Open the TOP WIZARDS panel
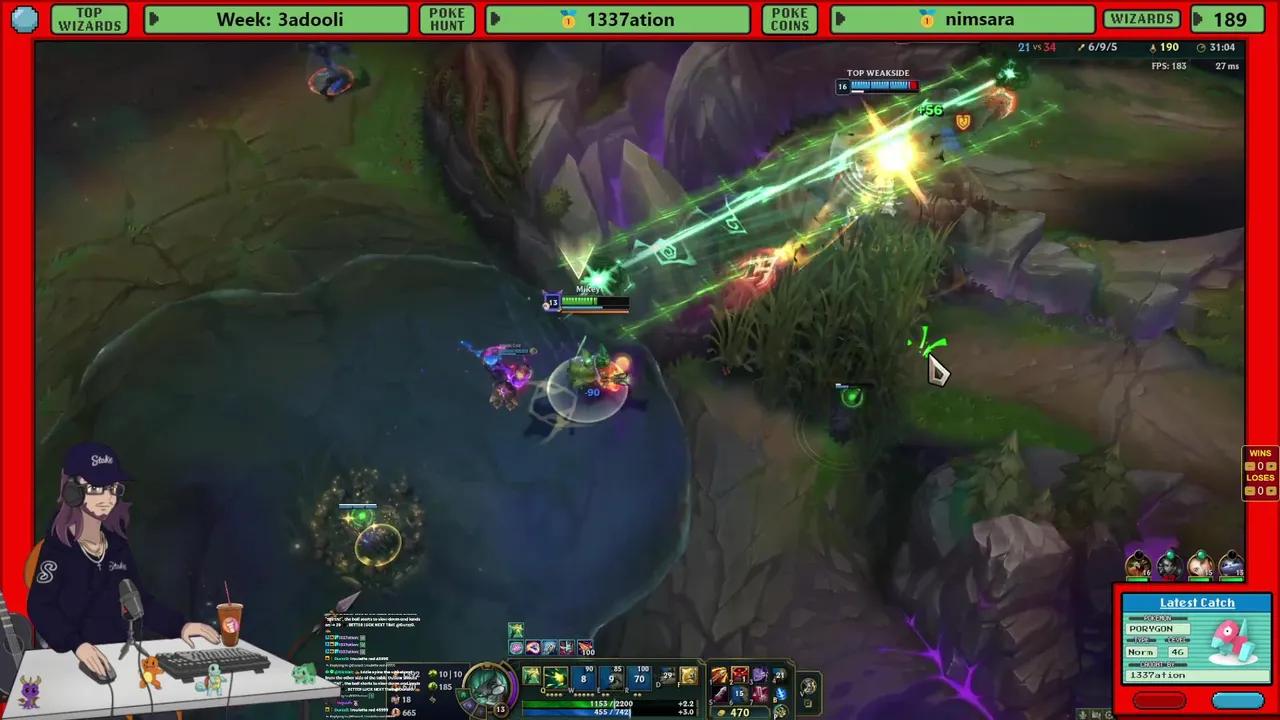Viewport: 1280px width, 720px height. (x=89, y=19)
